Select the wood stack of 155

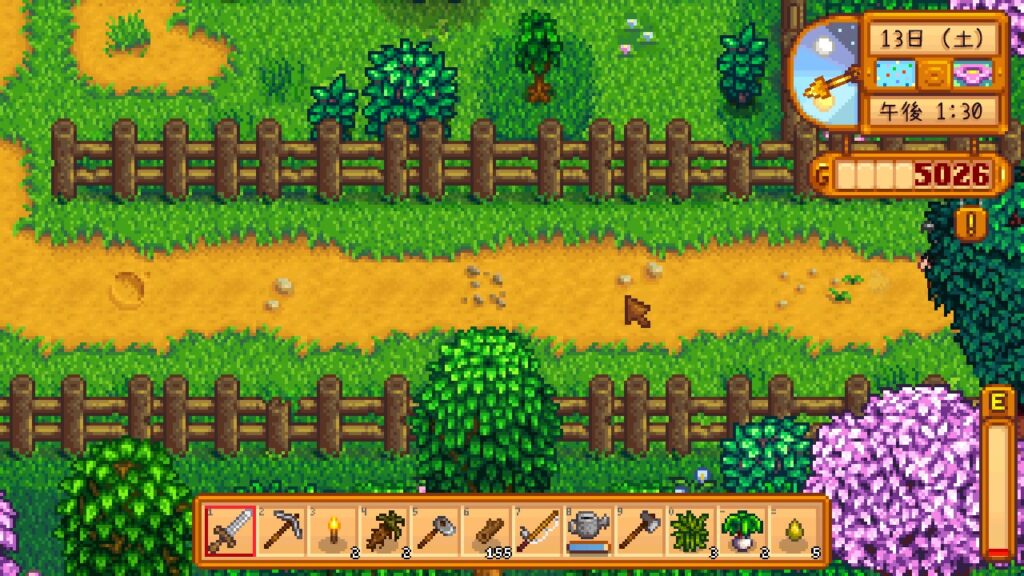coord(486,530)
